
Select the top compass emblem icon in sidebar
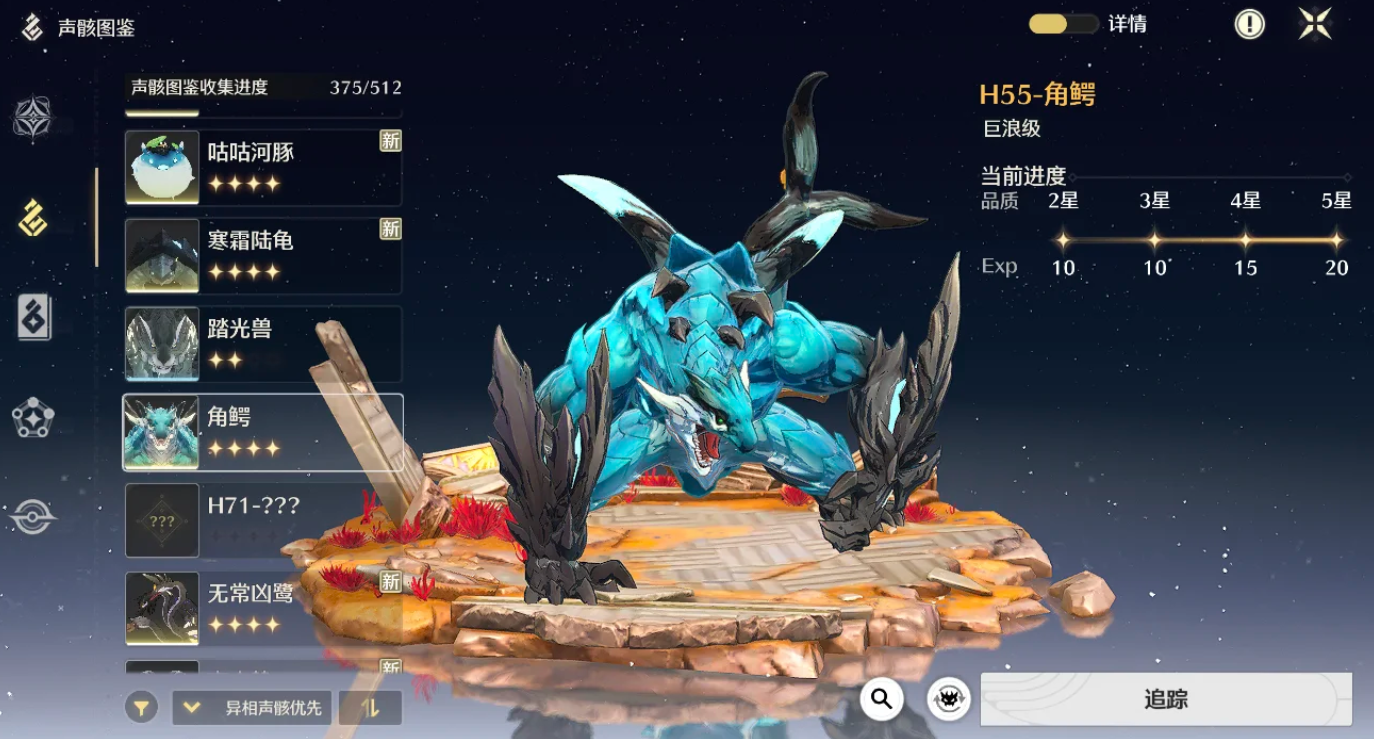[33, 119]
